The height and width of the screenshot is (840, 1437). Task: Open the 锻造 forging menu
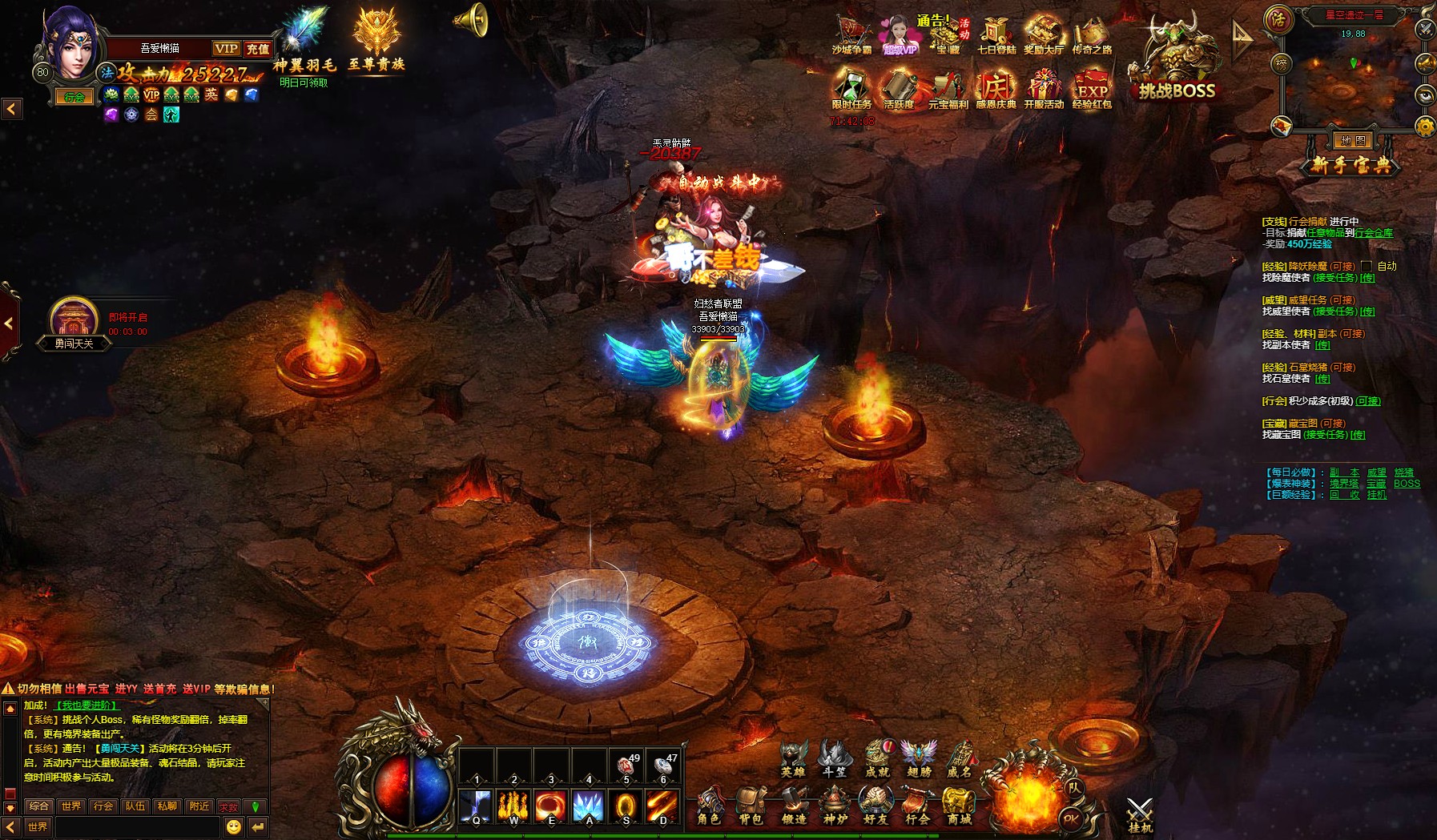[794, 806]
